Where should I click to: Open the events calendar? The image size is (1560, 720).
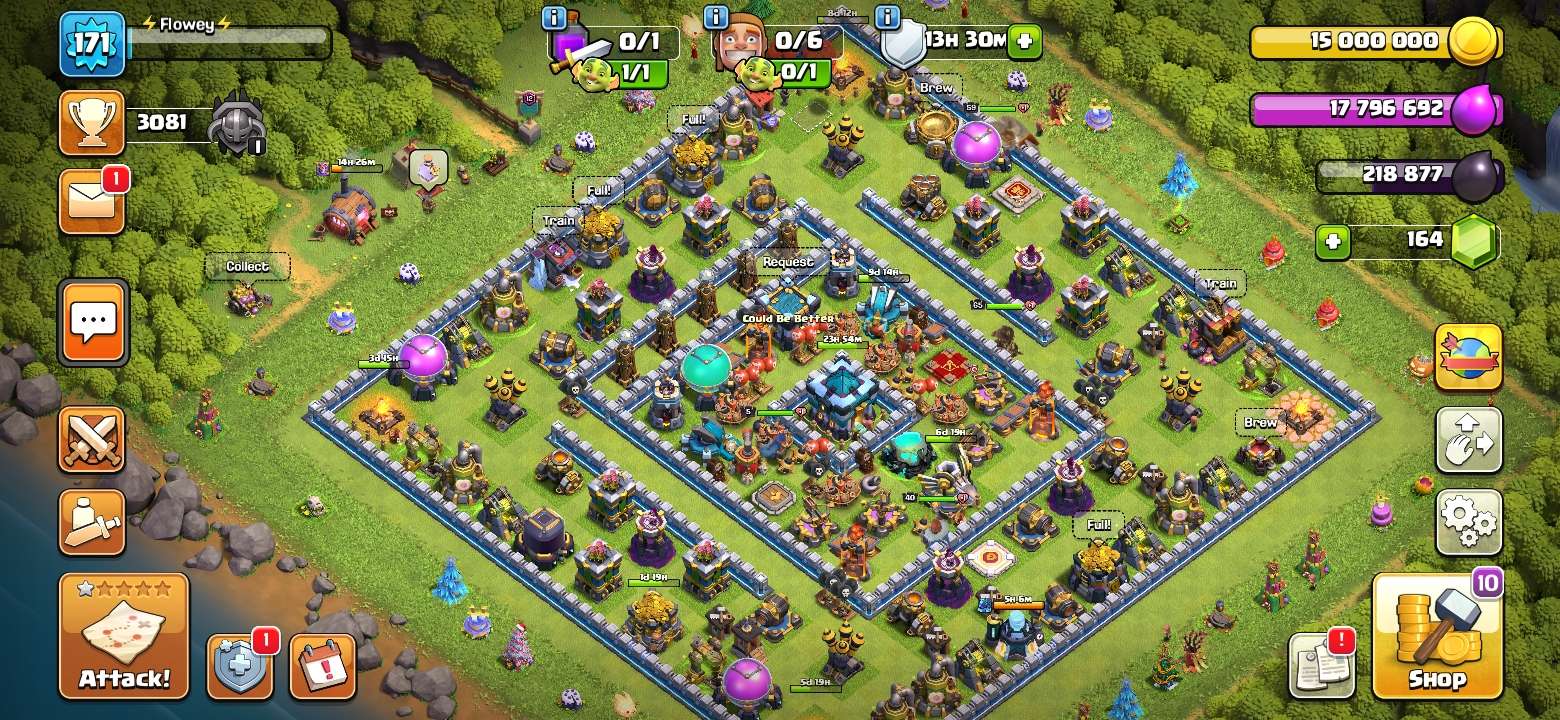pos(322,665)
